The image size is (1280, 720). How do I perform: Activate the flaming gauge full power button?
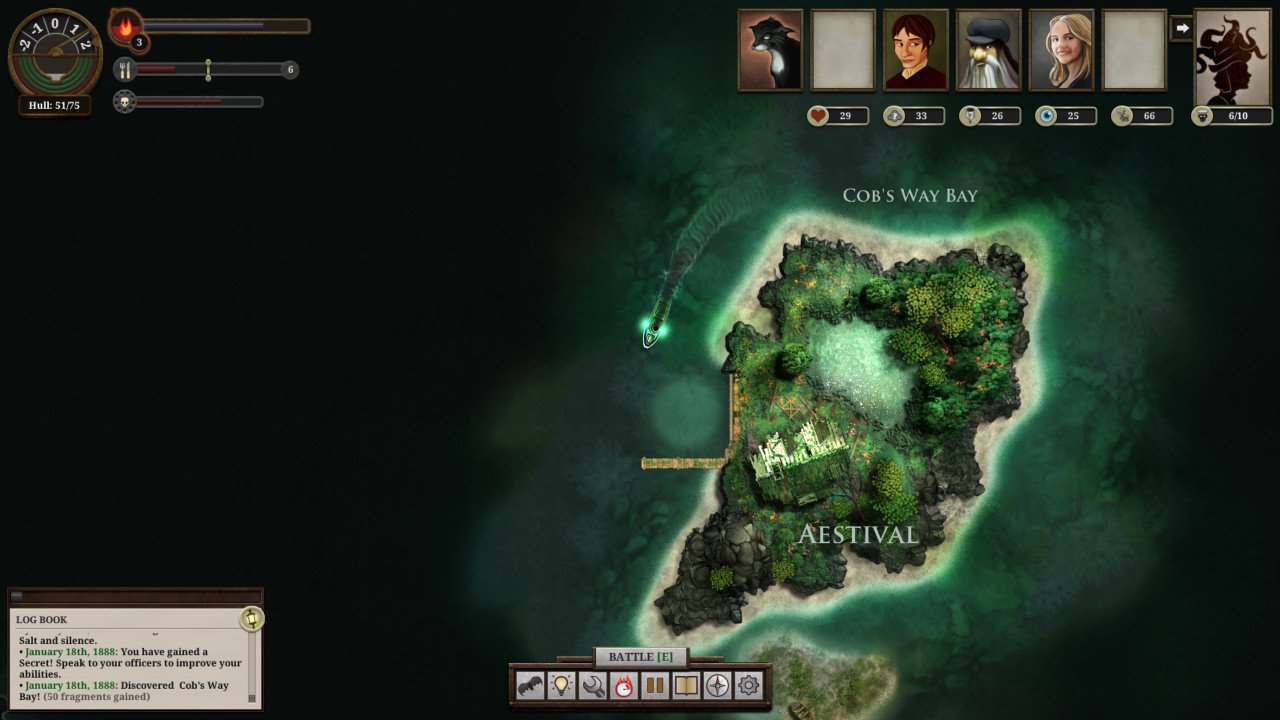tap(624, 686)
